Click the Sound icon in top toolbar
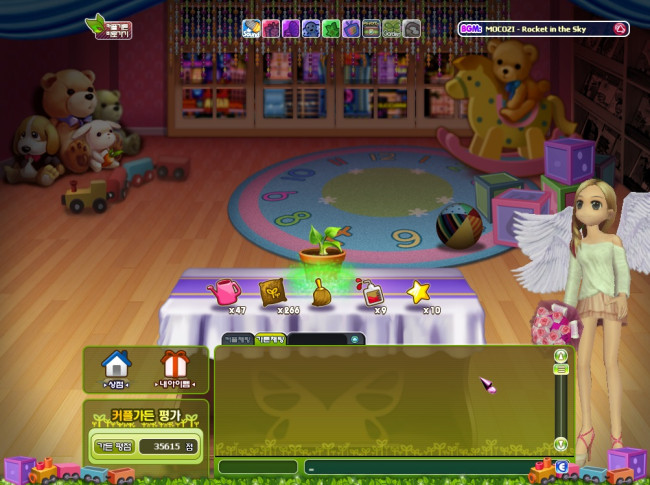 [x=251, y=29]
